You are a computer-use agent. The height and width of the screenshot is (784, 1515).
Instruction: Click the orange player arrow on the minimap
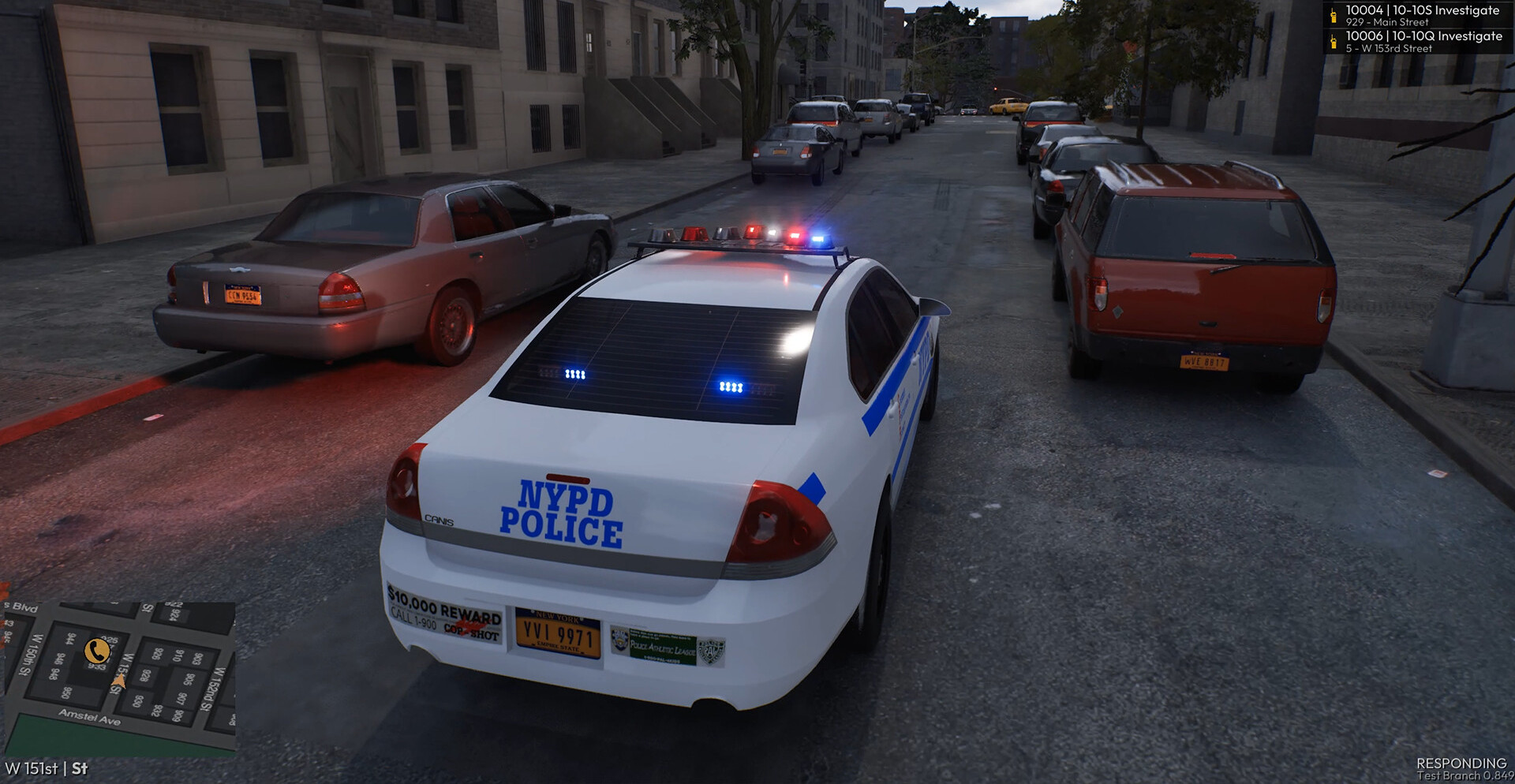(x=120, y=681)
